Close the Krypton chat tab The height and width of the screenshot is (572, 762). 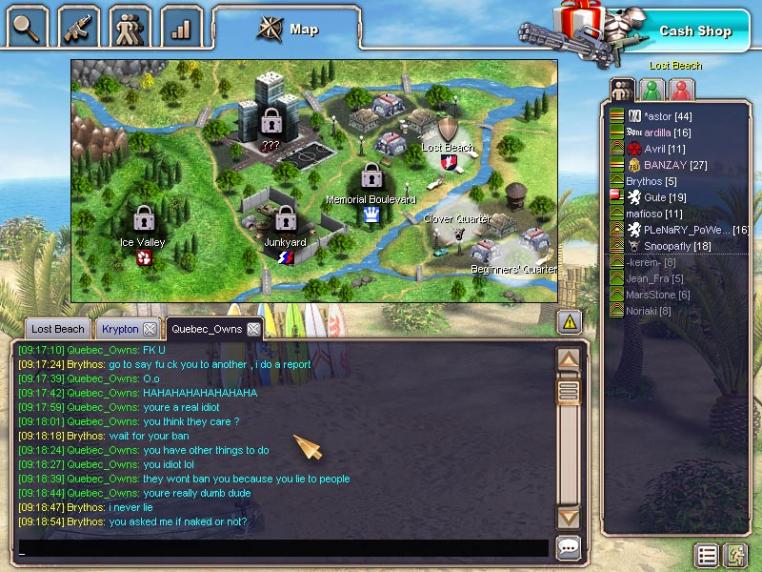pyautogui.click(x=149, y=329)
